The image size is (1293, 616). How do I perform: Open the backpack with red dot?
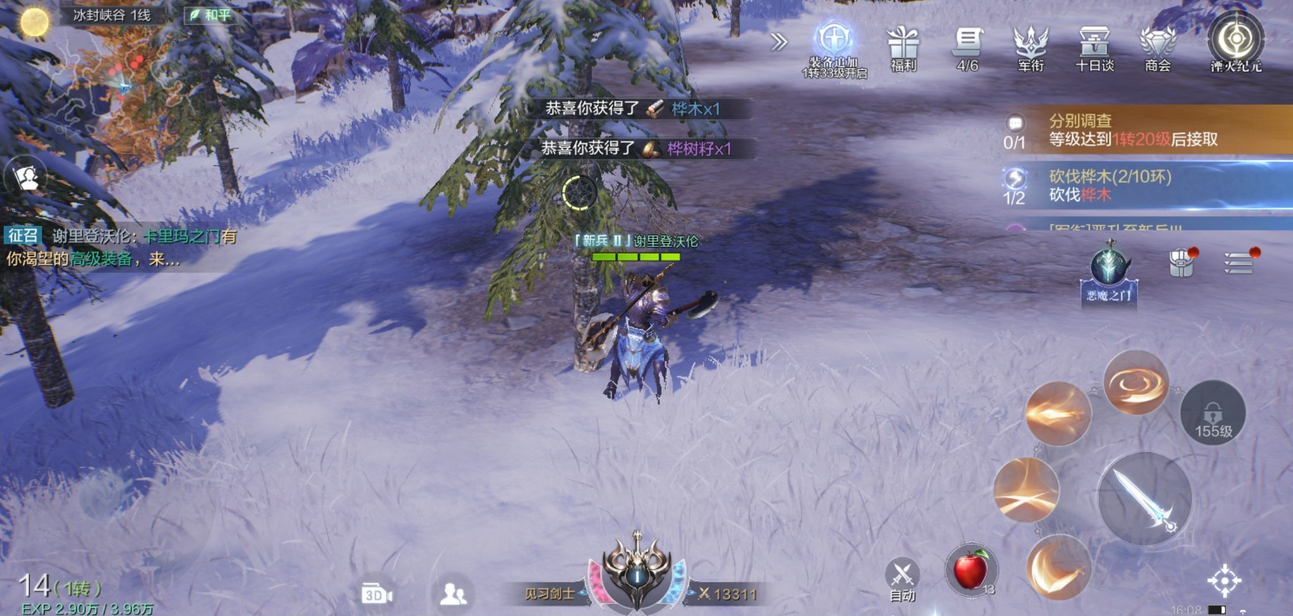(x=1182, y=262)
